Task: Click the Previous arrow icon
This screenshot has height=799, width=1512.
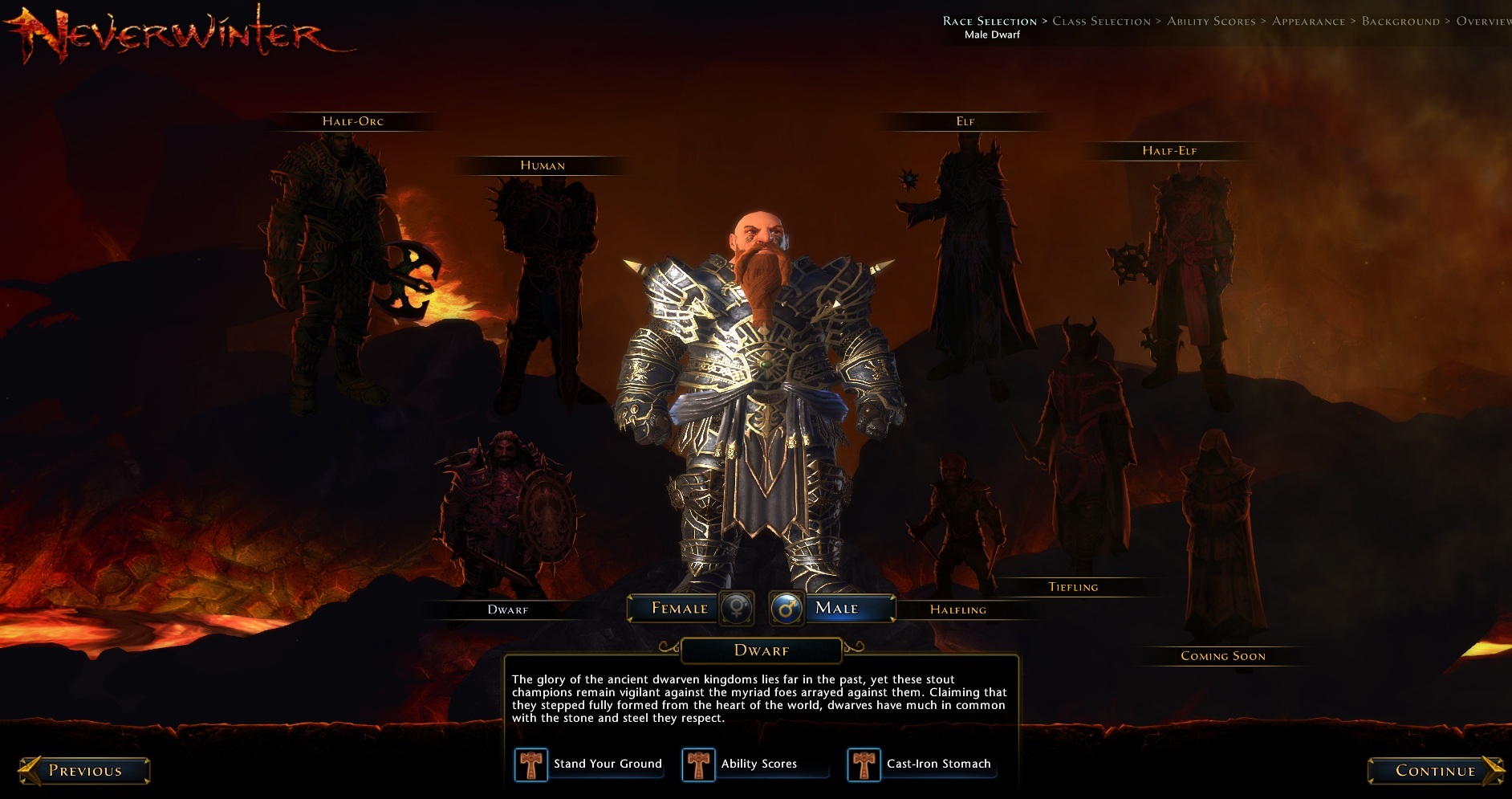Action: [32, 770]
